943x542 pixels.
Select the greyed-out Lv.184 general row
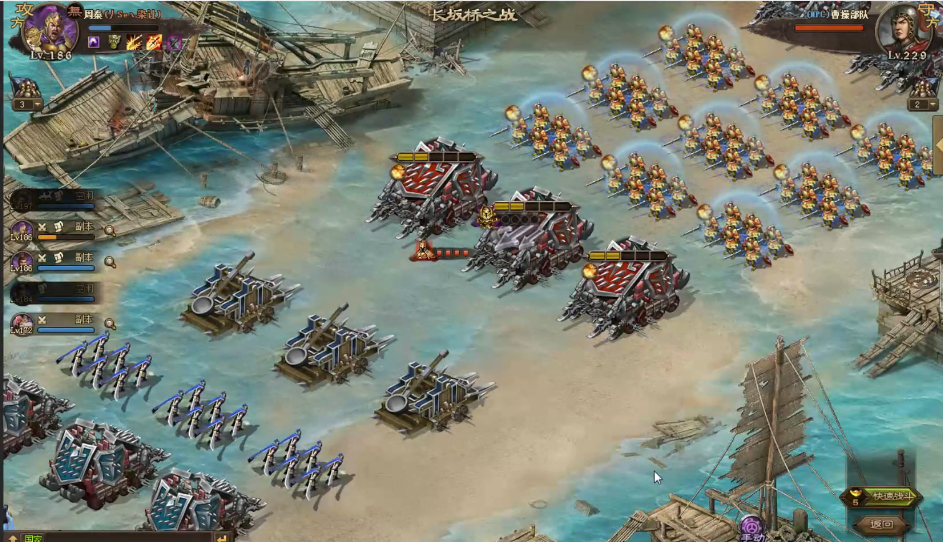(x=55, y=292)
